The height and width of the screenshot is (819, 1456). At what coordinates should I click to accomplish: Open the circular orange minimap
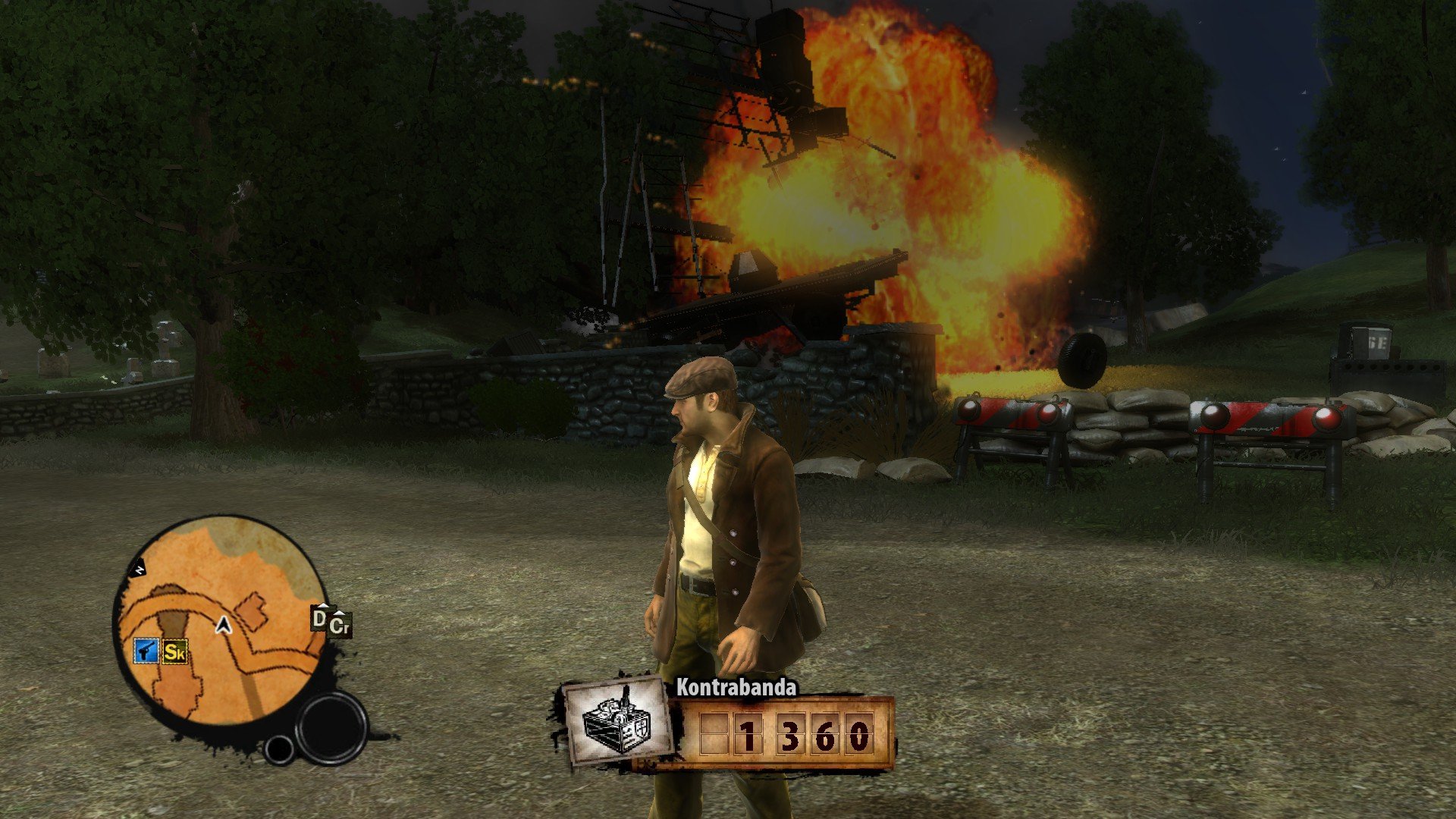coord(220,618)
